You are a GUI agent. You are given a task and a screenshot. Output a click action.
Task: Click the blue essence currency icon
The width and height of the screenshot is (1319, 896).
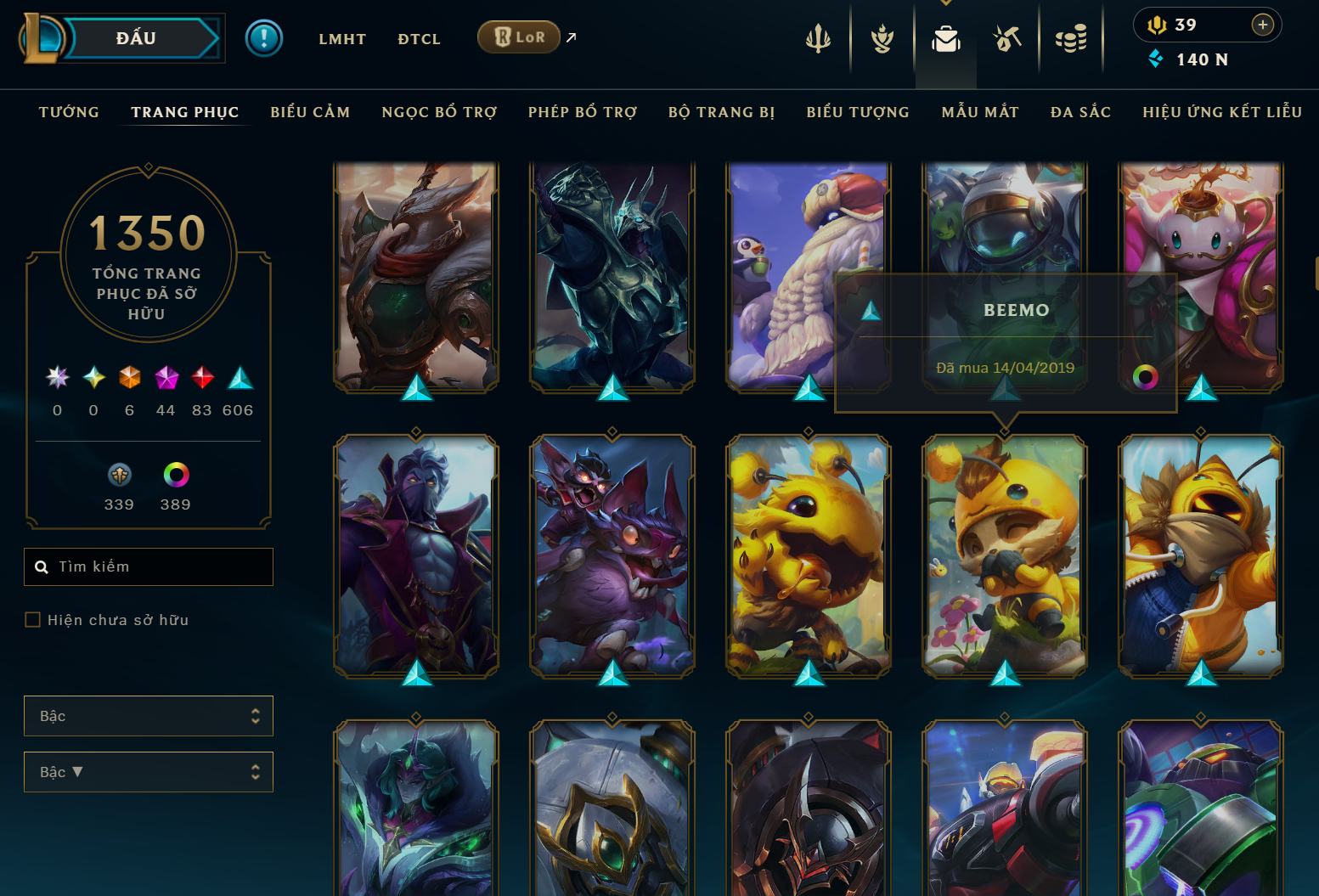pos(1154,59)
